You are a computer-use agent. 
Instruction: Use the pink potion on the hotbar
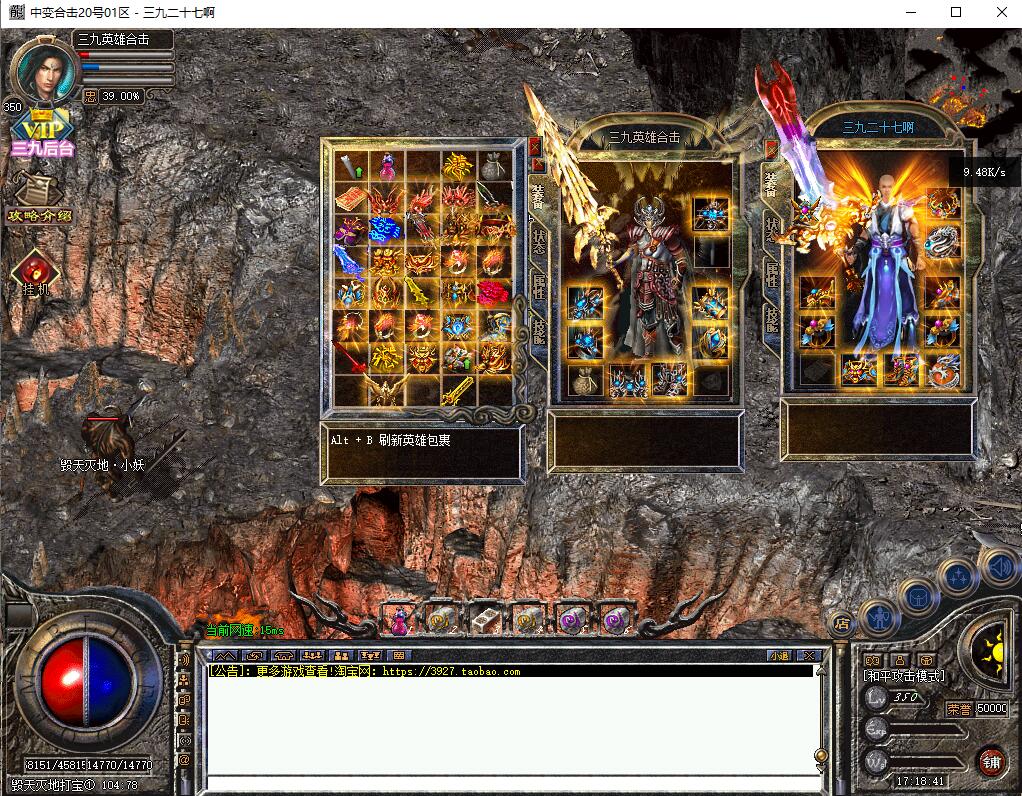click(x=398, y=620)
